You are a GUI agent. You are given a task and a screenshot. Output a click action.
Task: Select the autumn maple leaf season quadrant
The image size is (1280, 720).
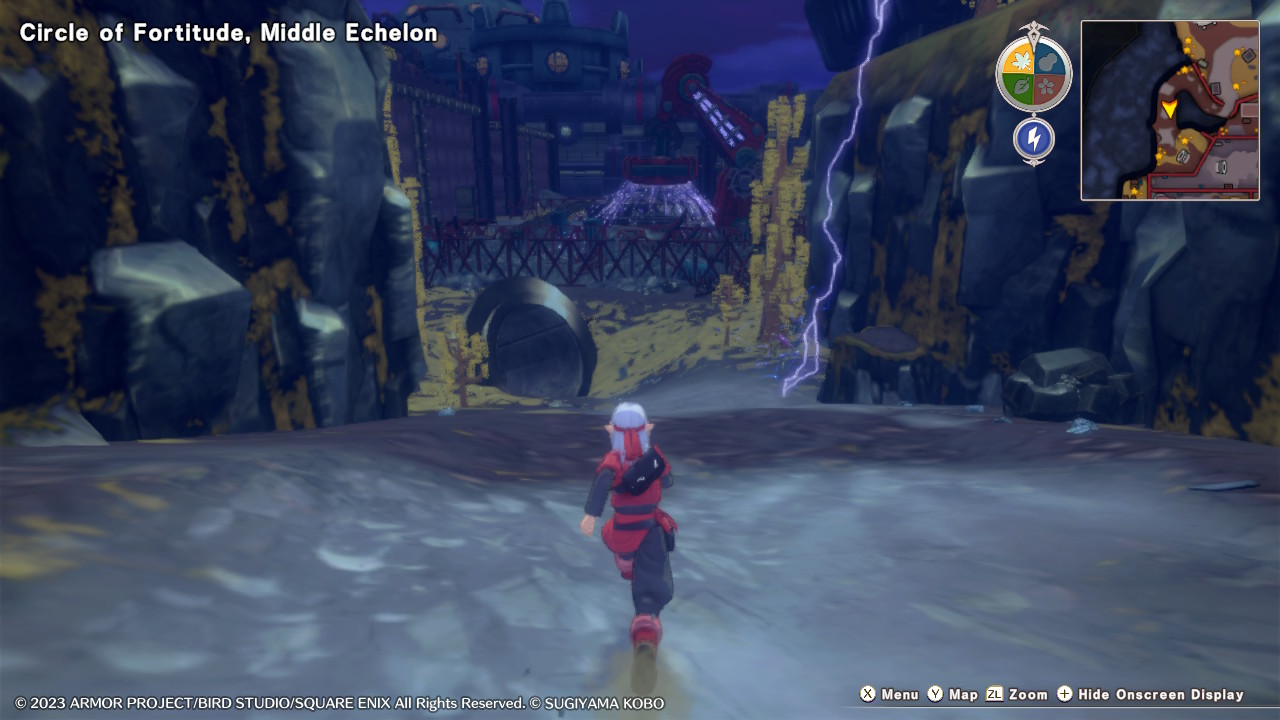point(1021,60)
